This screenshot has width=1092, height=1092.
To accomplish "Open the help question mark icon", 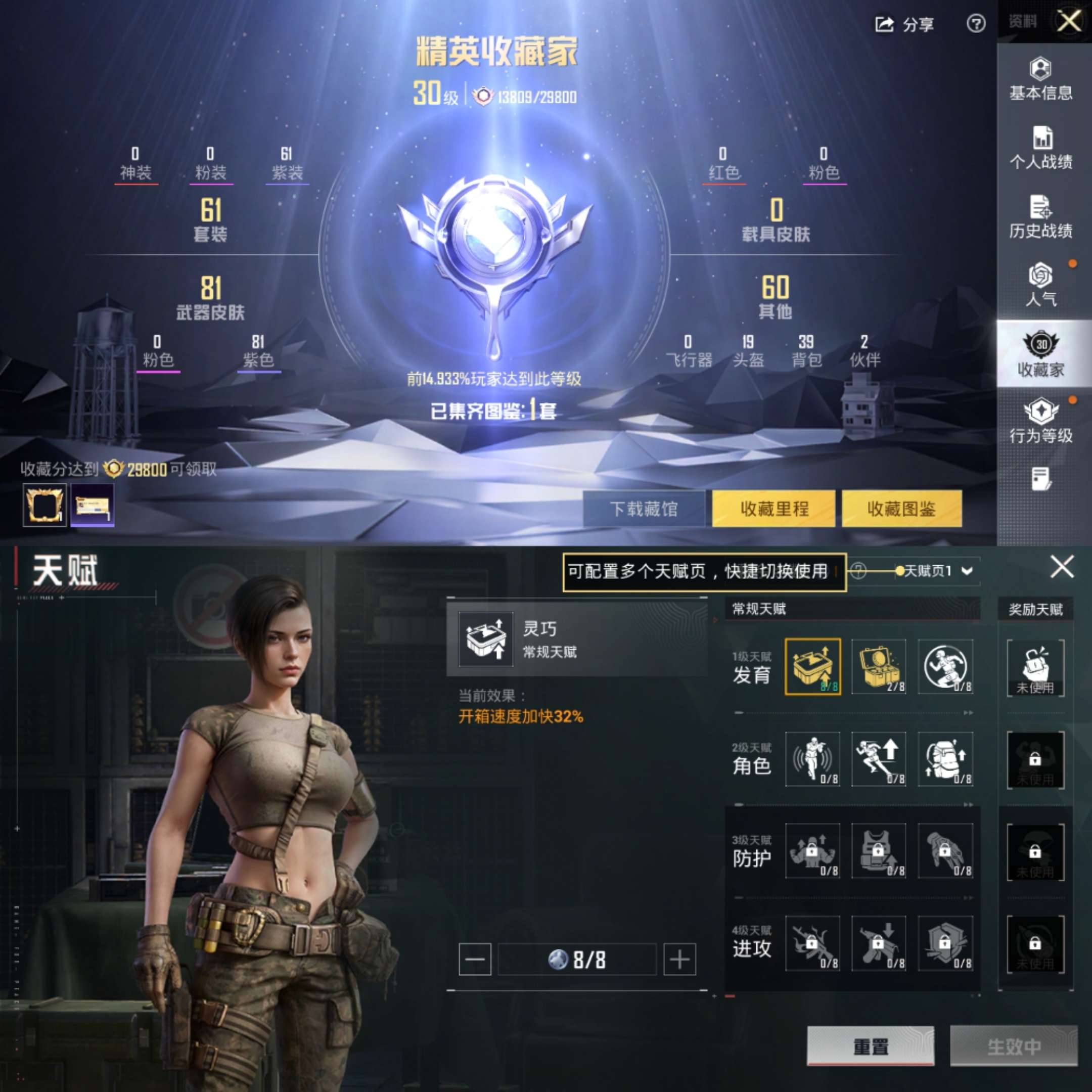I will click(976, 24).
